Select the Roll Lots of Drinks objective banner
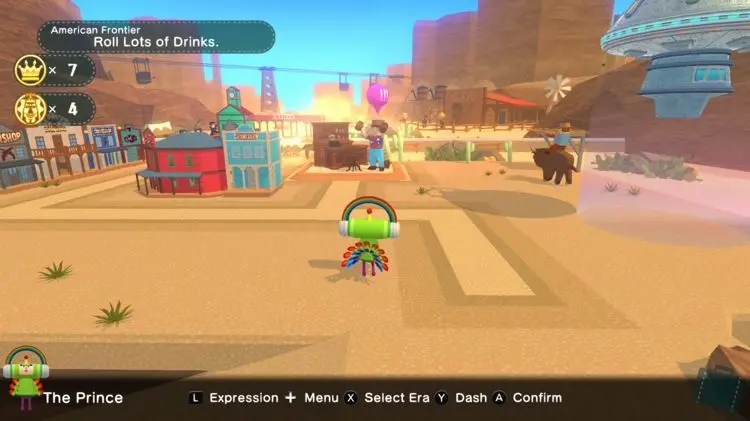The image size is (750, 421). [155, 36]
